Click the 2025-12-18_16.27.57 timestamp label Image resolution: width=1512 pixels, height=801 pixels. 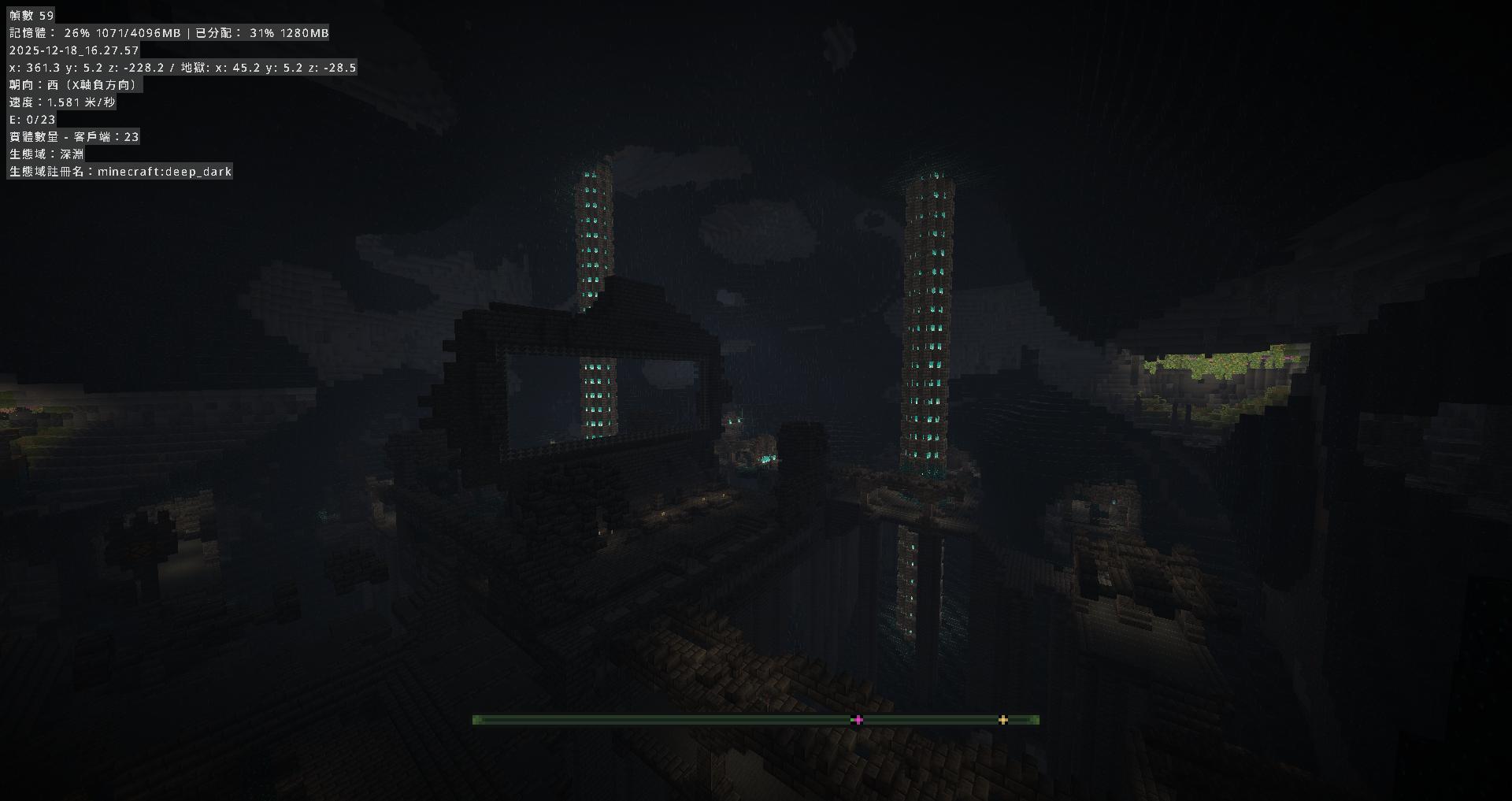pyautogui.click(x=72, y=50)
